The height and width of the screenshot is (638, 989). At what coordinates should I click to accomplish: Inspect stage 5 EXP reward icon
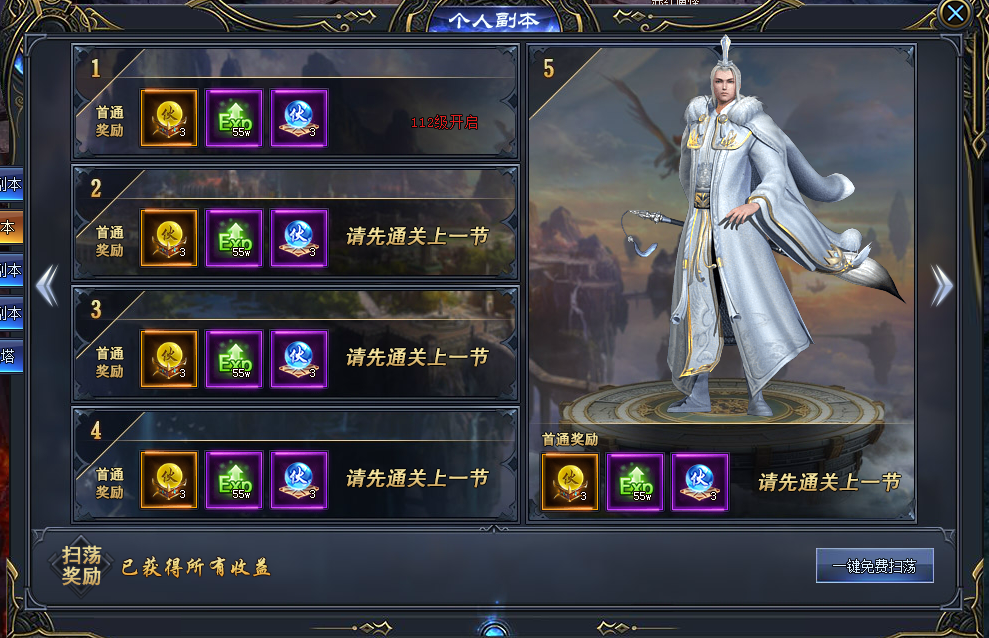pyautogui.click(x=635, y=481)
